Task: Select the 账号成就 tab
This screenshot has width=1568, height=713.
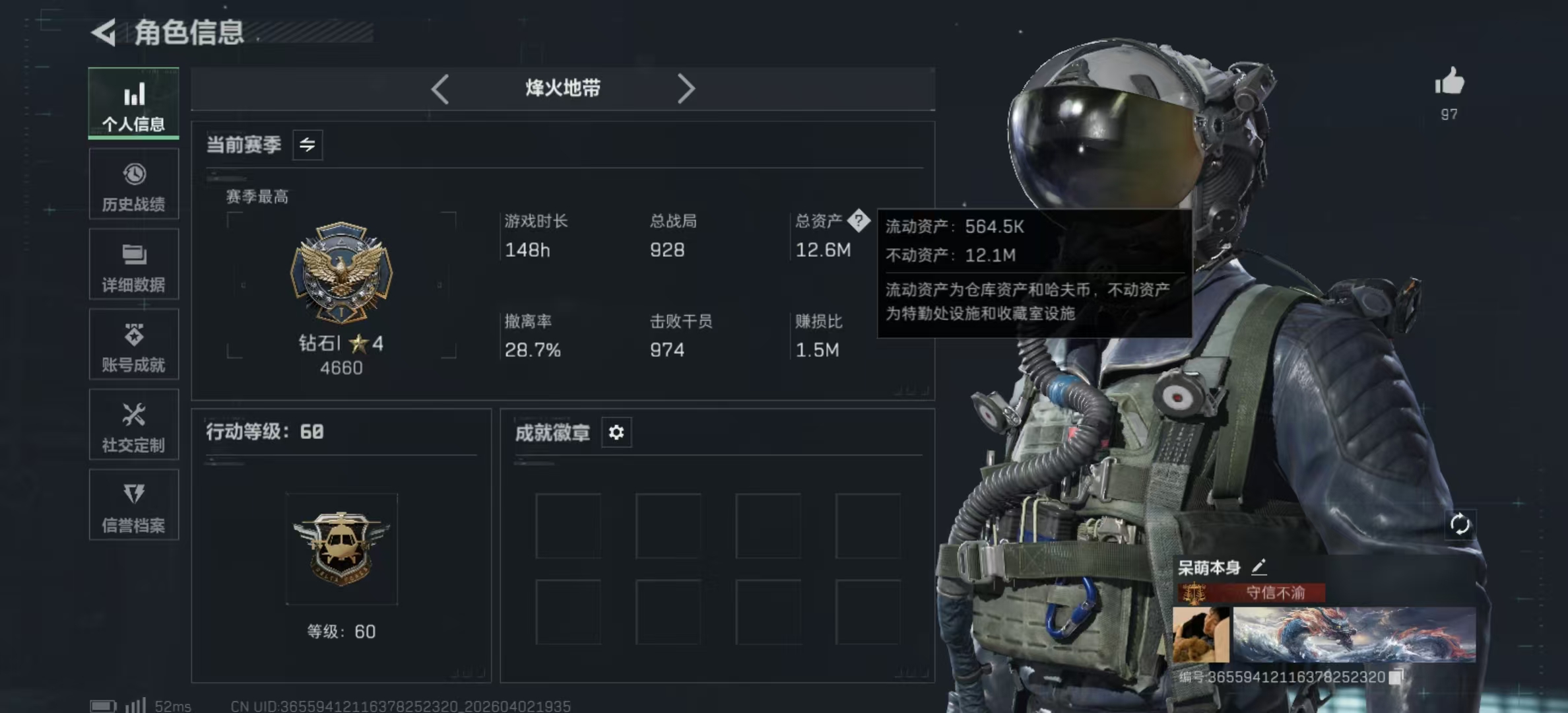Action: pyautogui.click(x=133, y=345)
